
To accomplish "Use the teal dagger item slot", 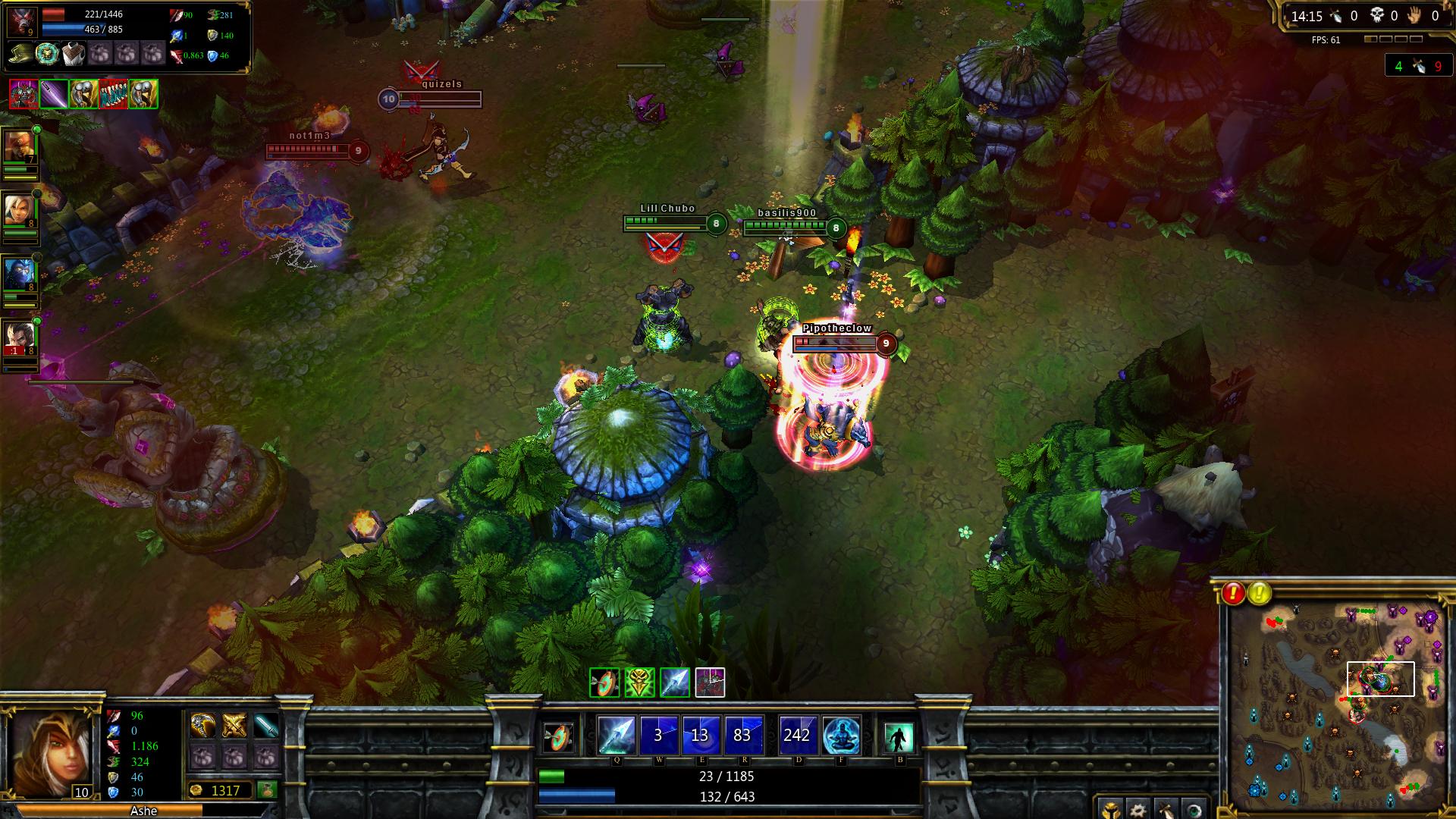I will (266, 726).
